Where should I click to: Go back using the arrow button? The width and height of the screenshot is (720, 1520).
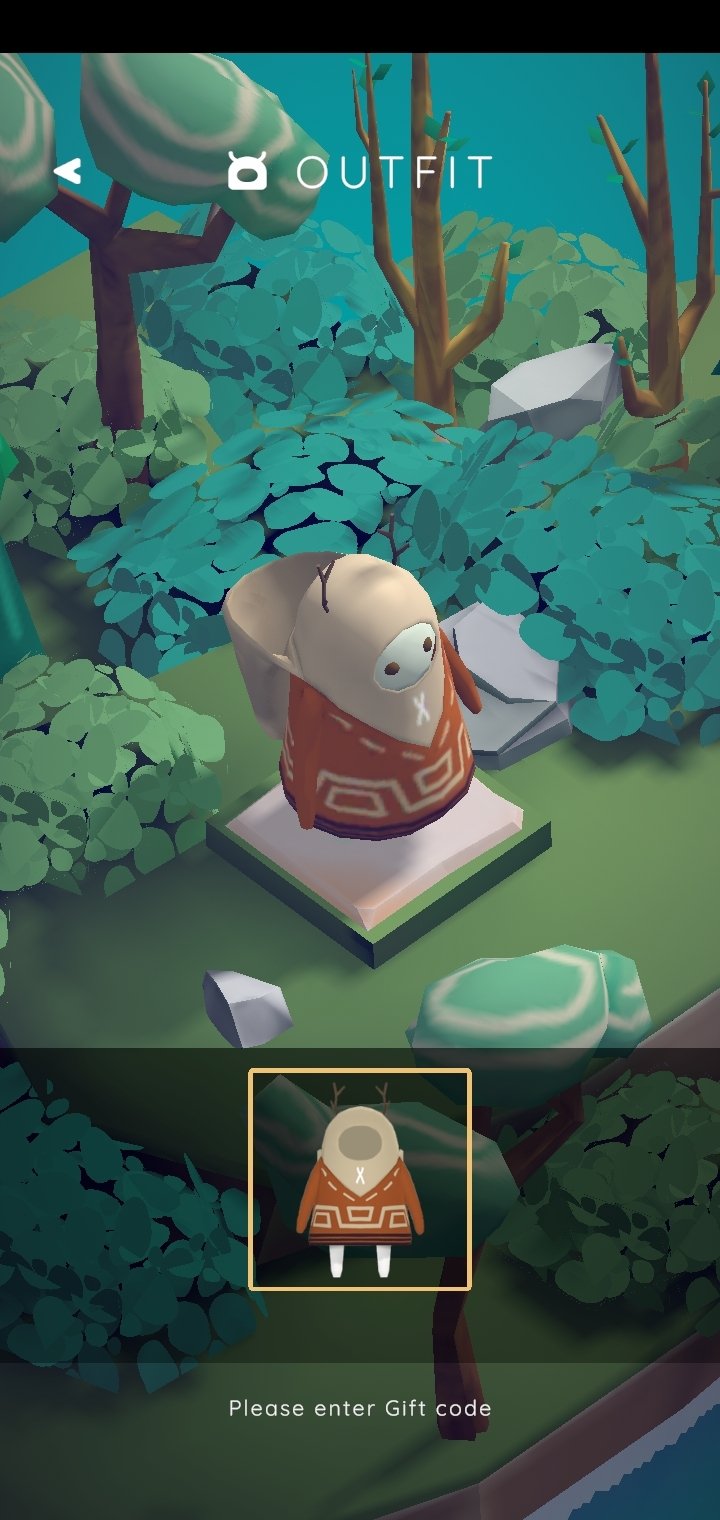tap(68, 172)
